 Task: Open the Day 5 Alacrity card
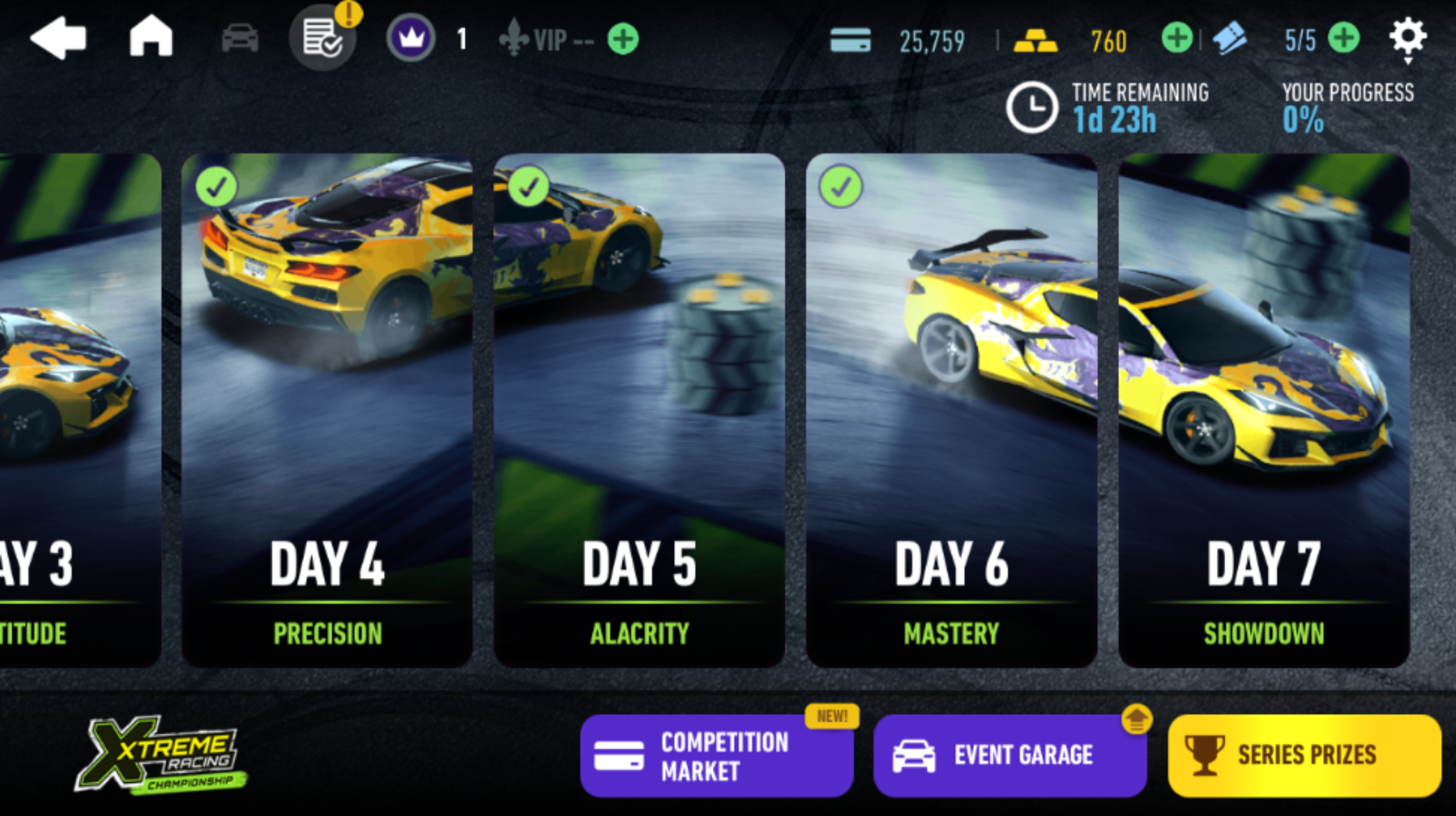click(x=639, y=410)
